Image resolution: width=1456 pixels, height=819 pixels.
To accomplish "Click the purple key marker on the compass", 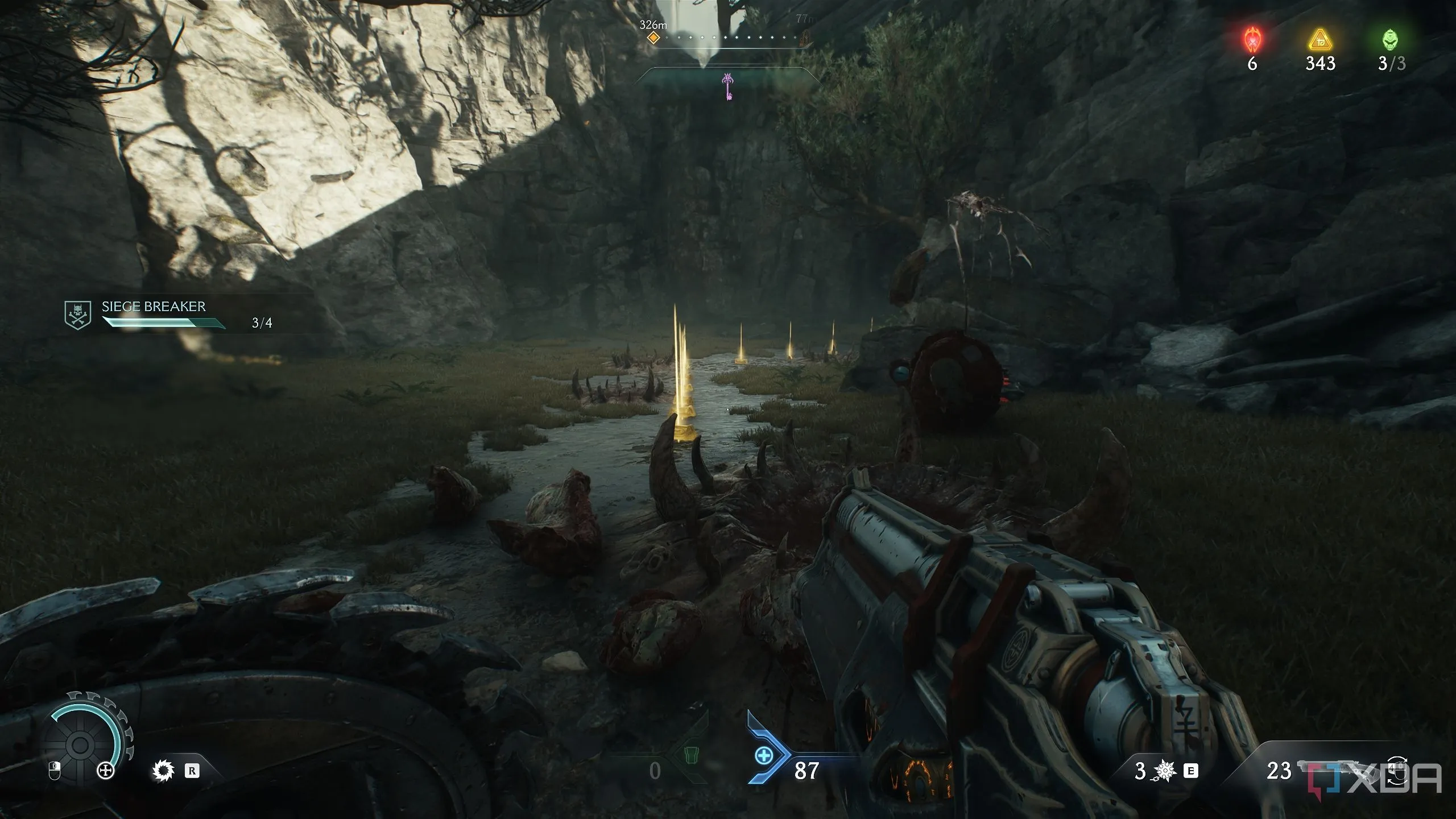I will (727, 87).
